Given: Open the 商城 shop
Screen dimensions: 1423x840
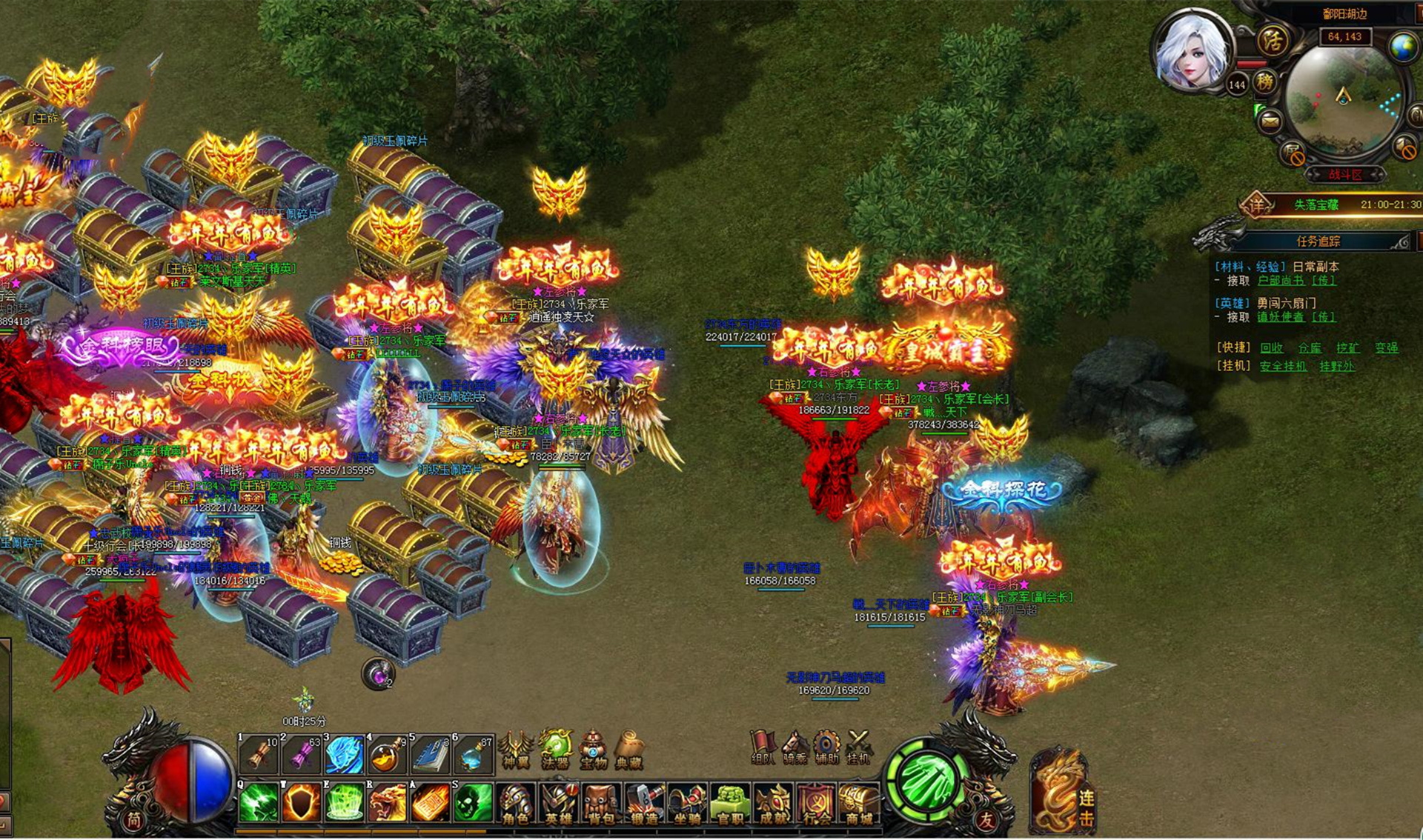Looking at the screenshot, I should coord(860,805).
